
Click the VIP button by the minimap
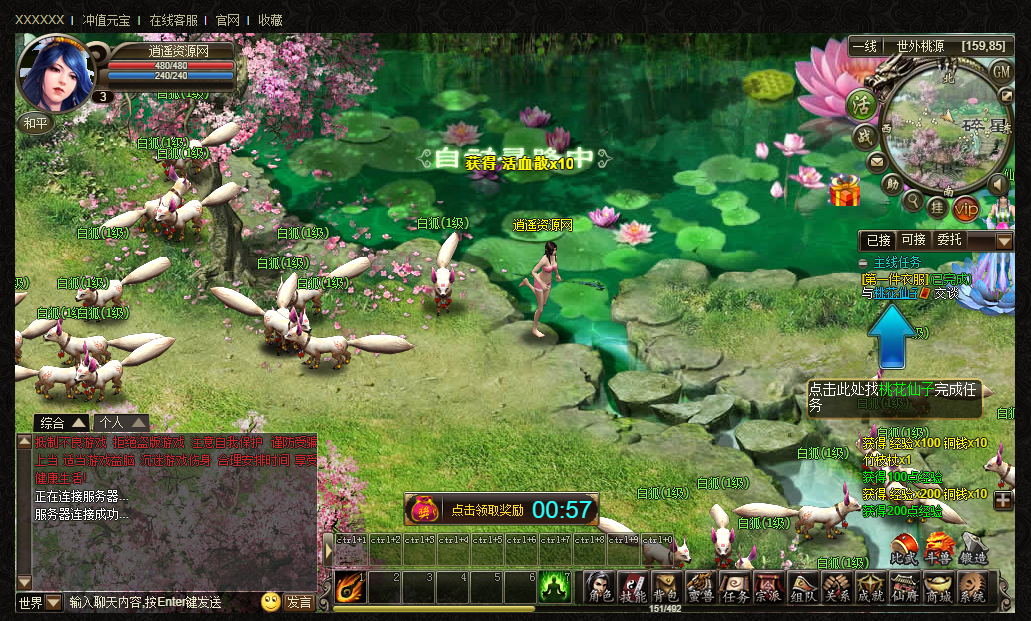point(966,208)
